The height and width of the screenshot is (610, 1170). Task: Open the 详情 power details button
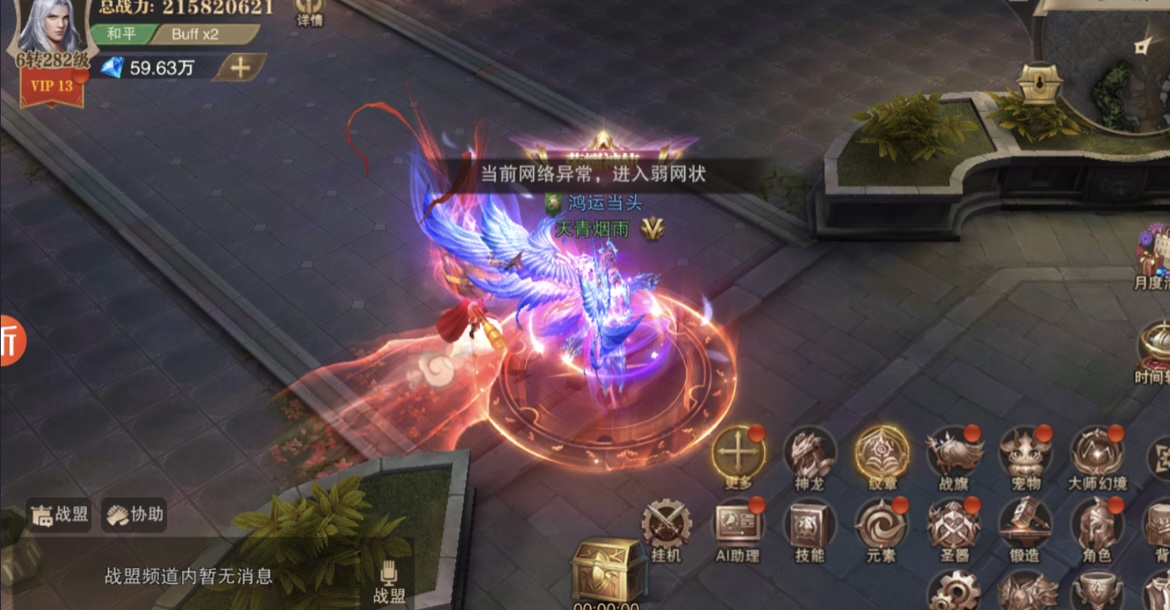click(x=310, y=12)
